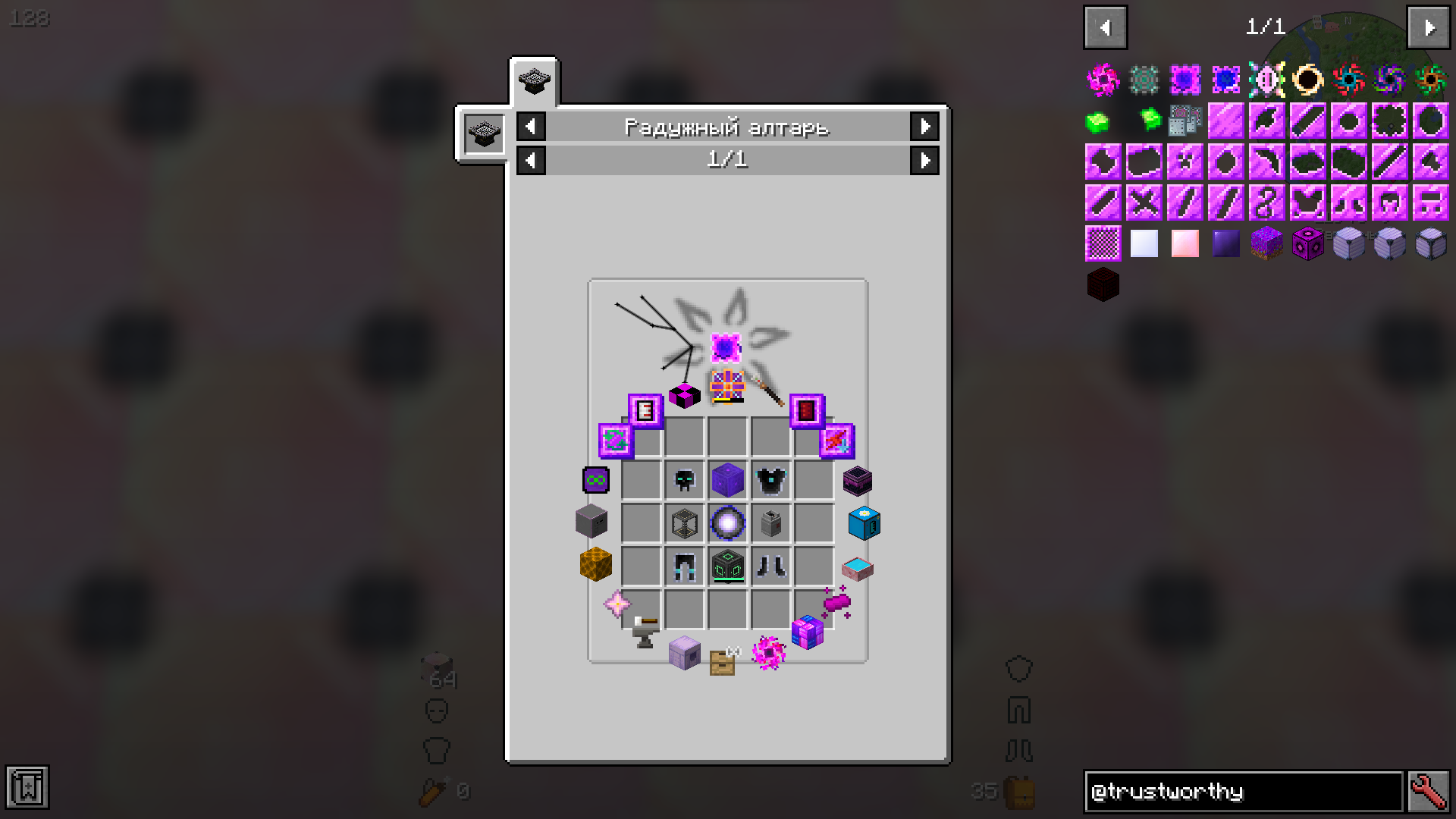Click the @trustworthy search field
This screenshot has height=819, width=1456.
tap(1244, 791)
